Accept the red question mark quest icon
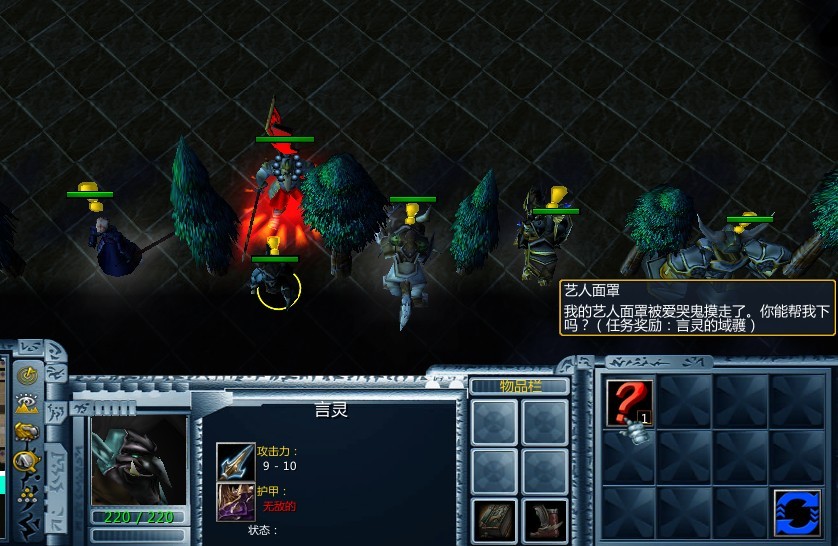The image size is (838, 546). [x=629, y=402]
